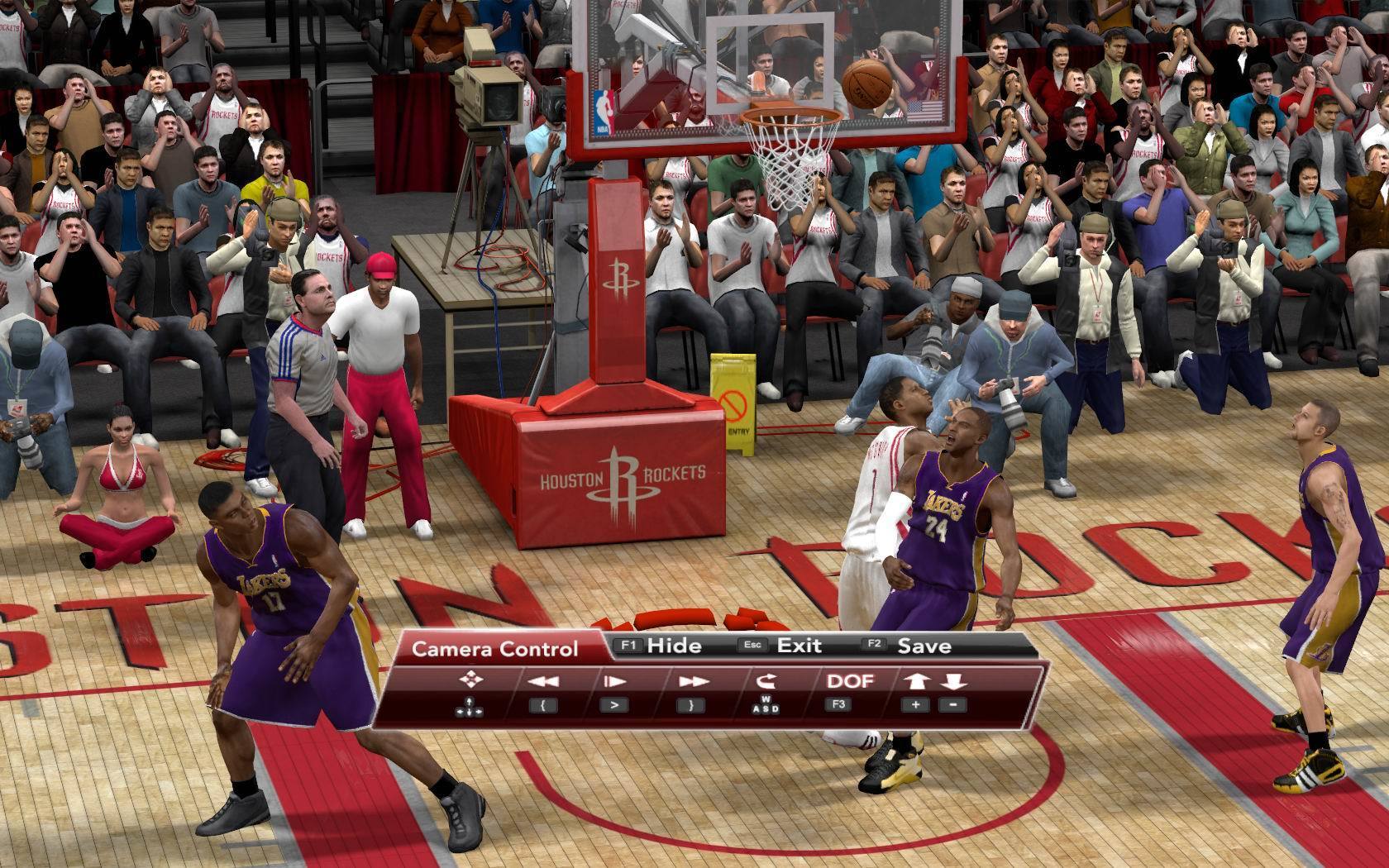
Task: Select the Camera Control tab header
Action: pos(494,649)
